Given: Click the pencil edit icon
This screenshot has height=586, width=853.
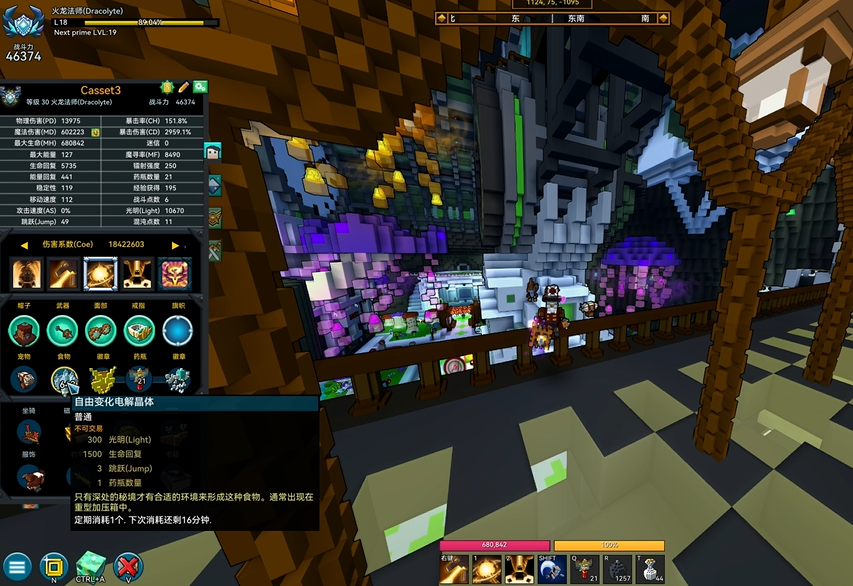Looking at the screenshot, I should tap(184, 88).
